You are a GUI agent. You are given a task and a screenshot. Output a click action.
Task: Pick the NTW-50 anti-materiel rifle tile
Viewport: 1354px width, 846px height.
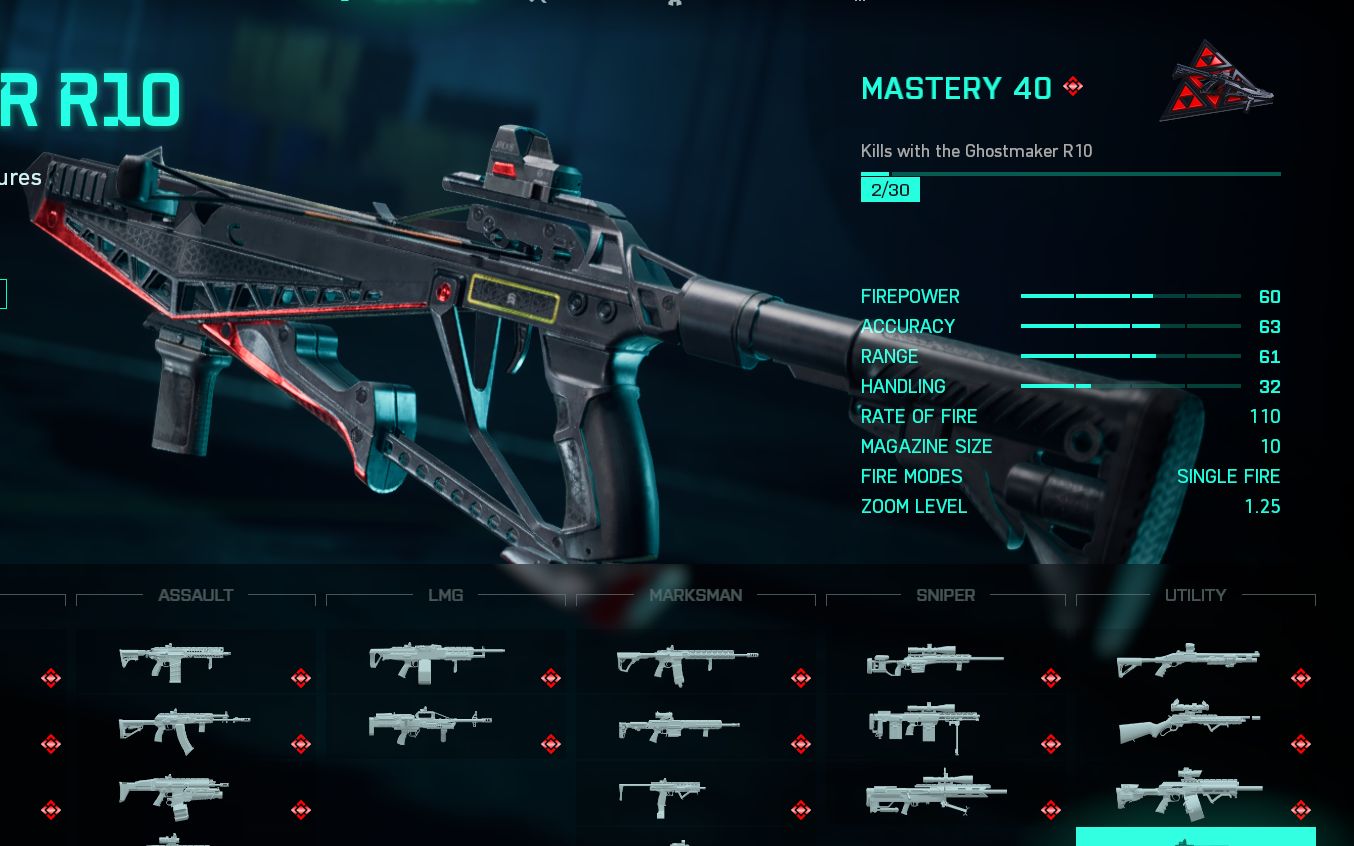coord(936,794)
